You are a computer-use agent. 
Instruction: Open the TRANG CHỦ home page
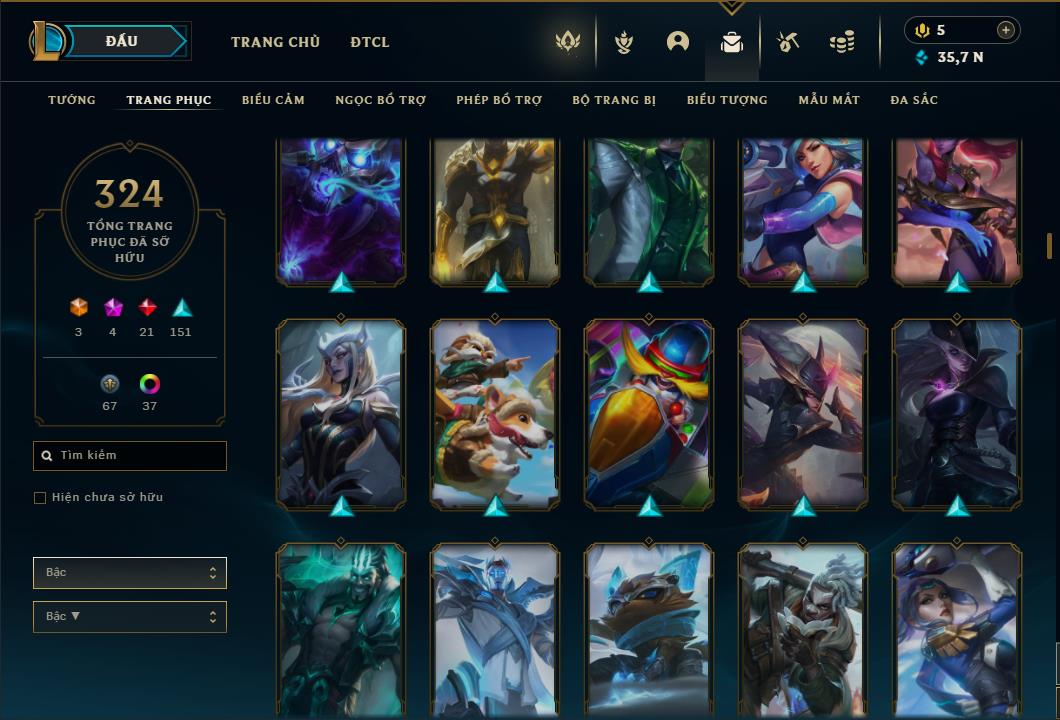coord(275,42)
